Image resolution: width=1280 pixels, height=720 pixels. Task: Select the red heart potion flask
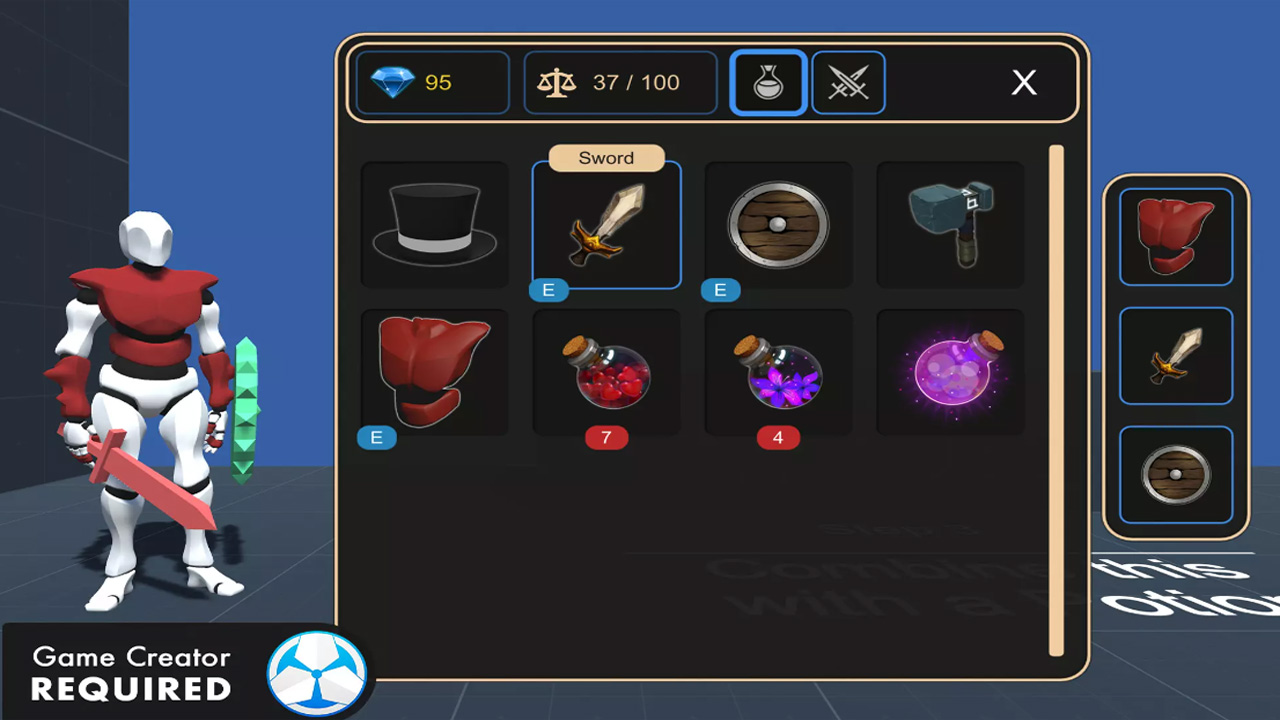(x=606, y=373)
